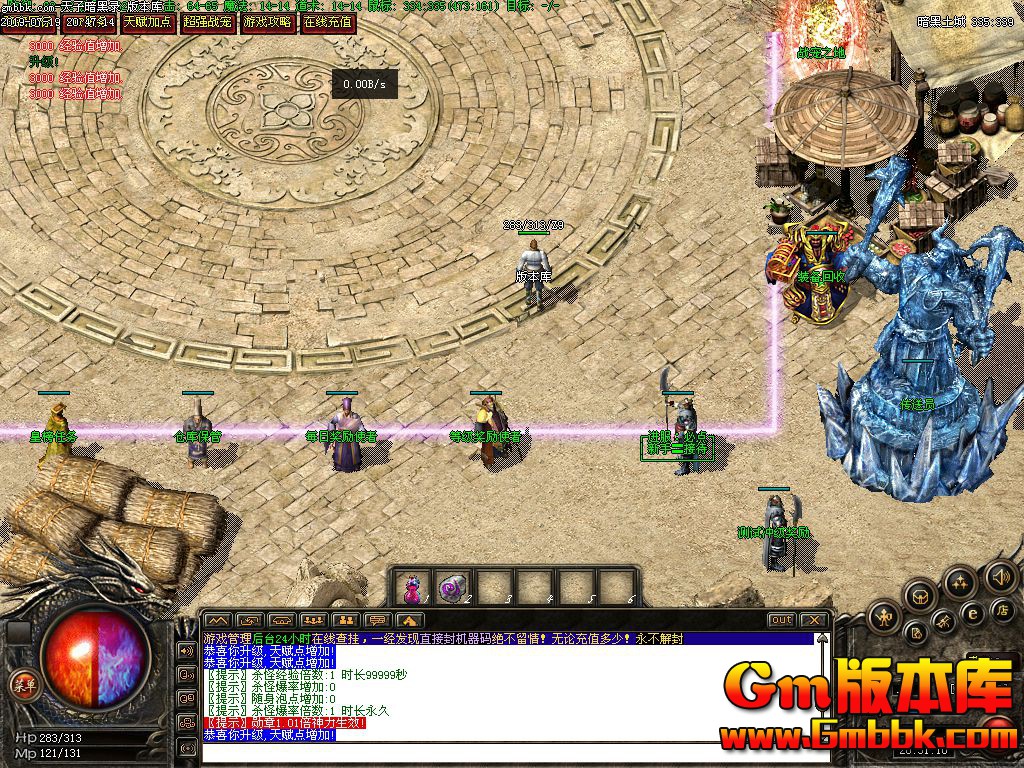Click the 在线充值 online recharge button

pyautogui.click(x=328, y=22)
